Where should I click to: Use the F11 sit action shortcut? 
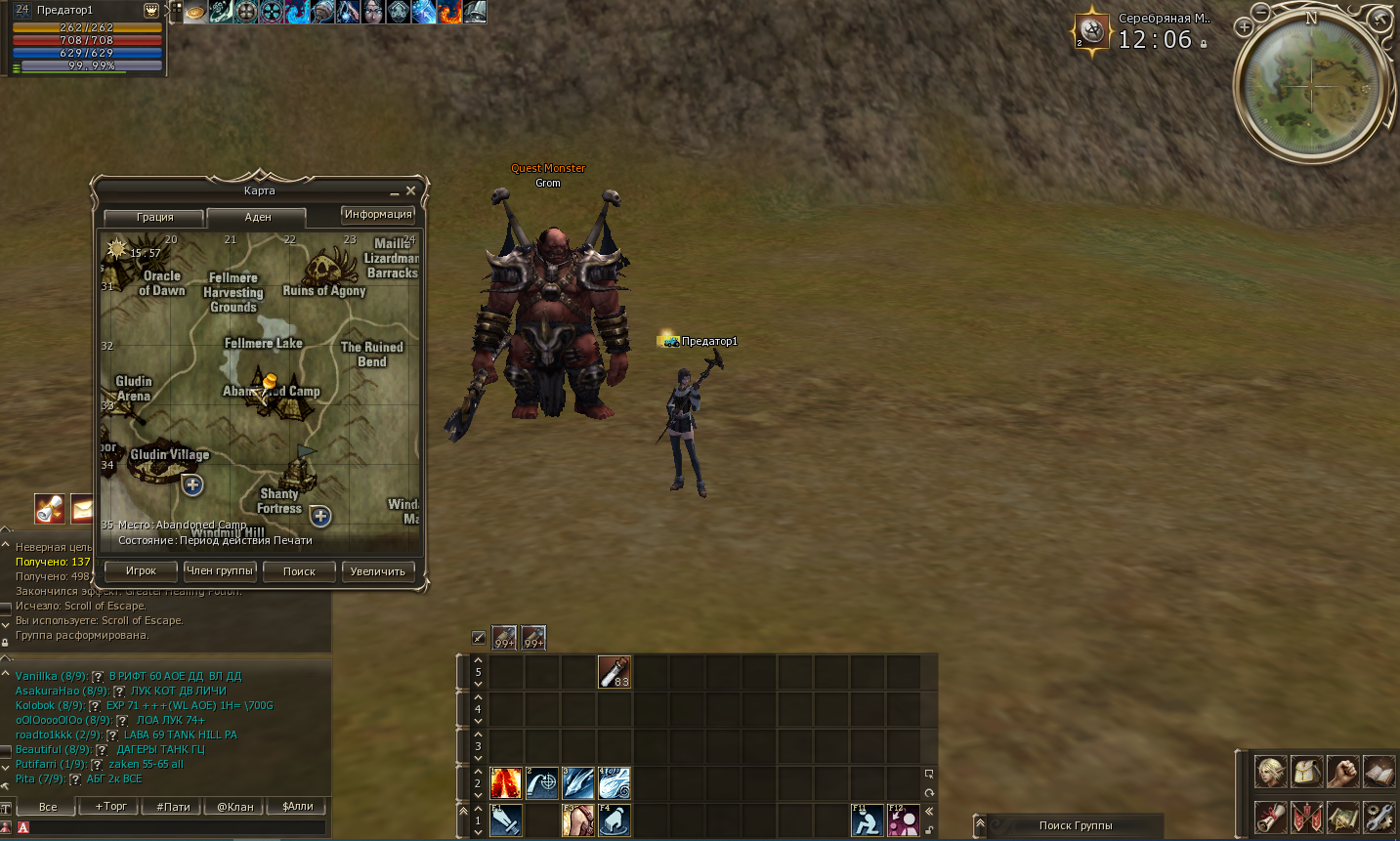point(866,820)
